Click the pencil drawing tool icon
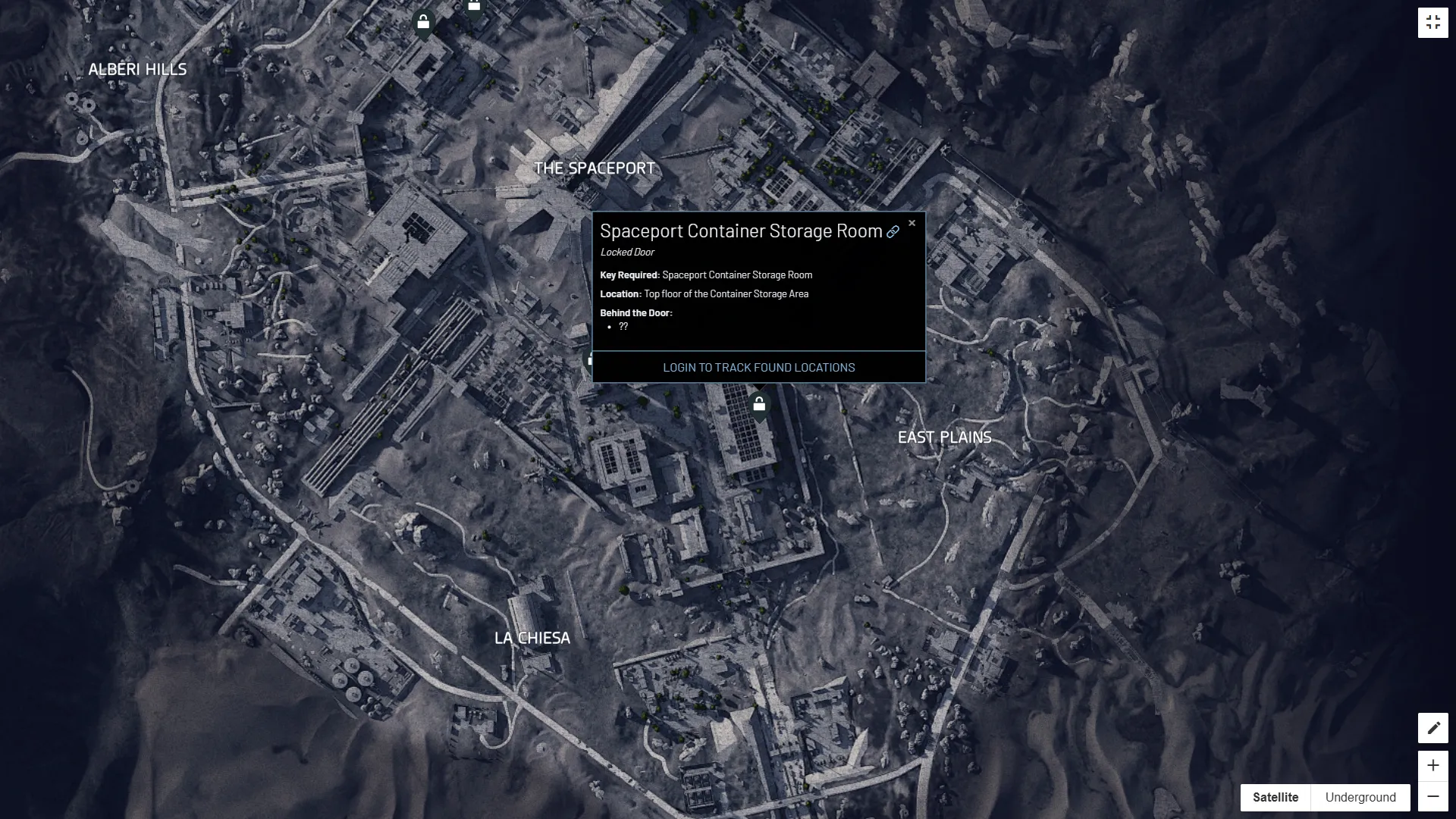1456x819 pixels. (x=1434, y=728)
